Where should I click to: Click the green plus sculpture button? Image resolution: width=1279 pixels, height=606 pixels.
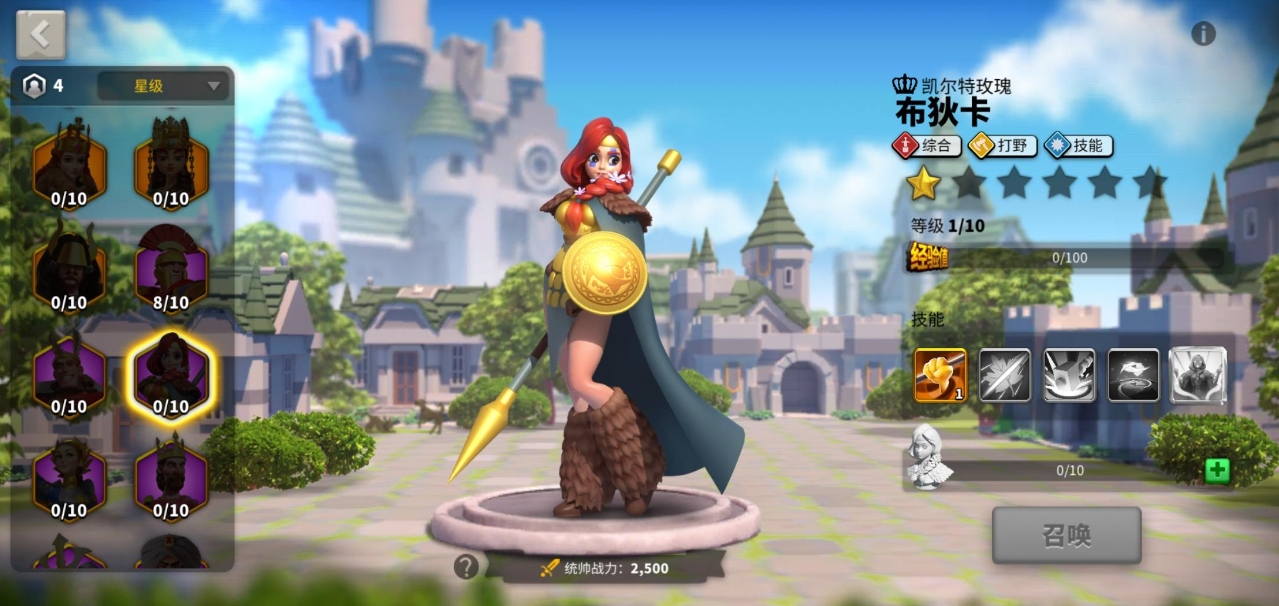[1217, 470]
